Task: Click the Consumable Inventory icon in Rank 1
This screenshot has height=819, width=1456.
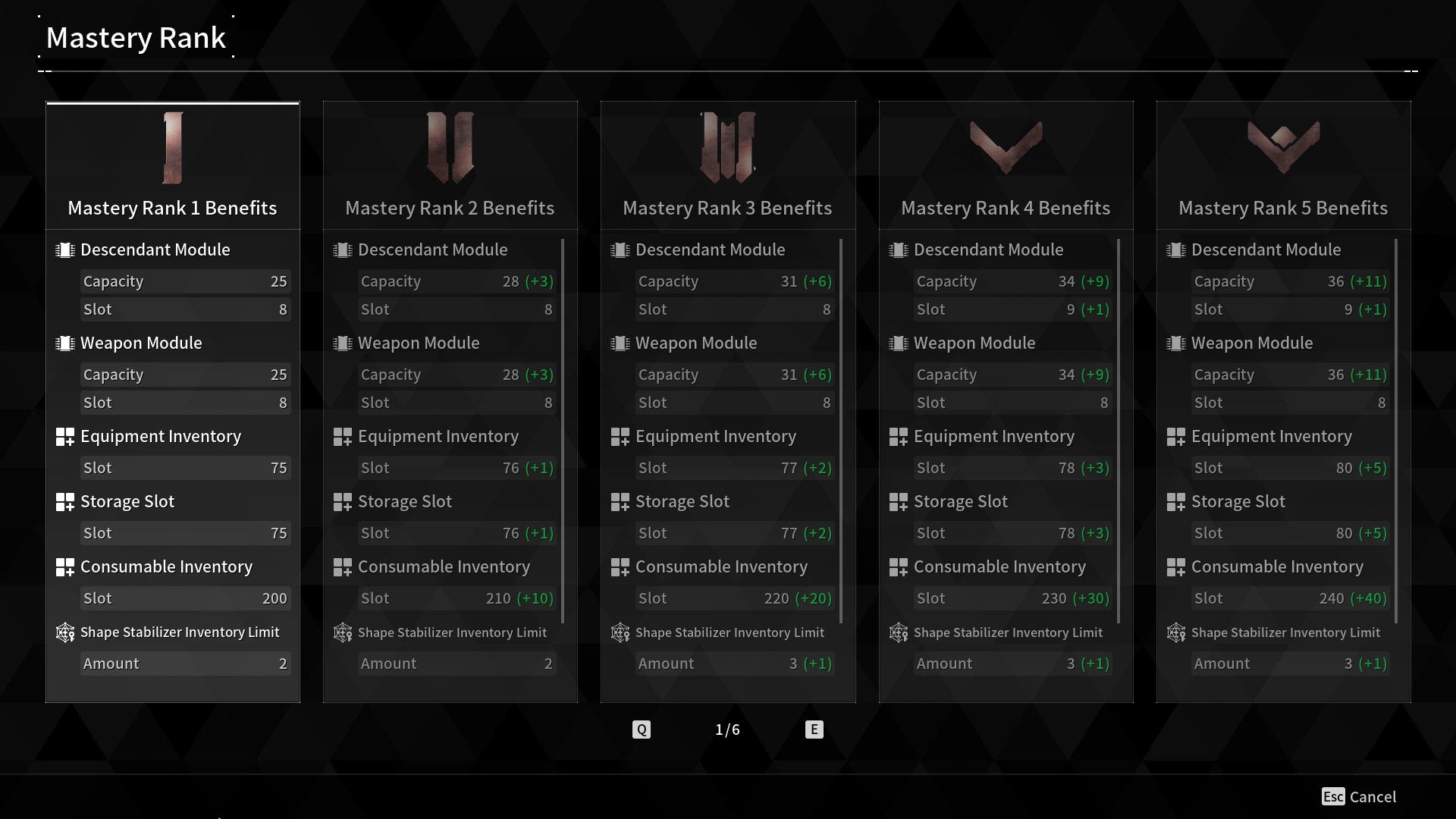Action: (x=64, y=566)
